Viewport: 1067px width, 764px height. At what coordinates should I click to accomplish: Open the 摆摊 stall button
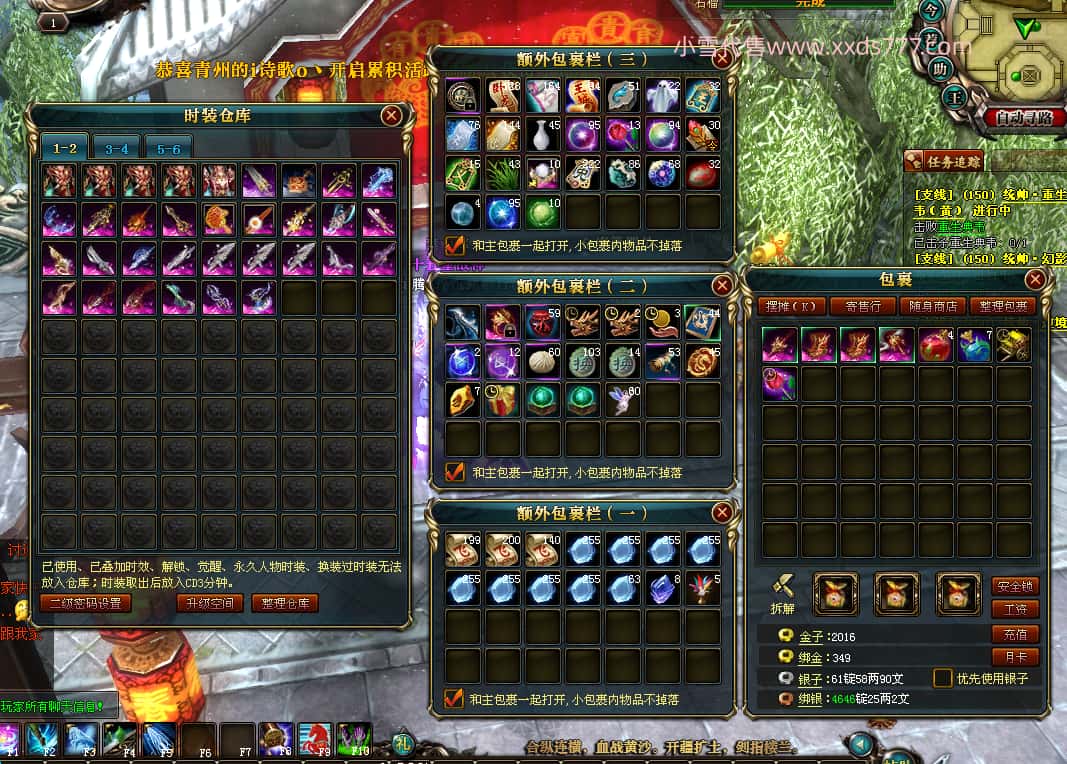coord(791,306)
